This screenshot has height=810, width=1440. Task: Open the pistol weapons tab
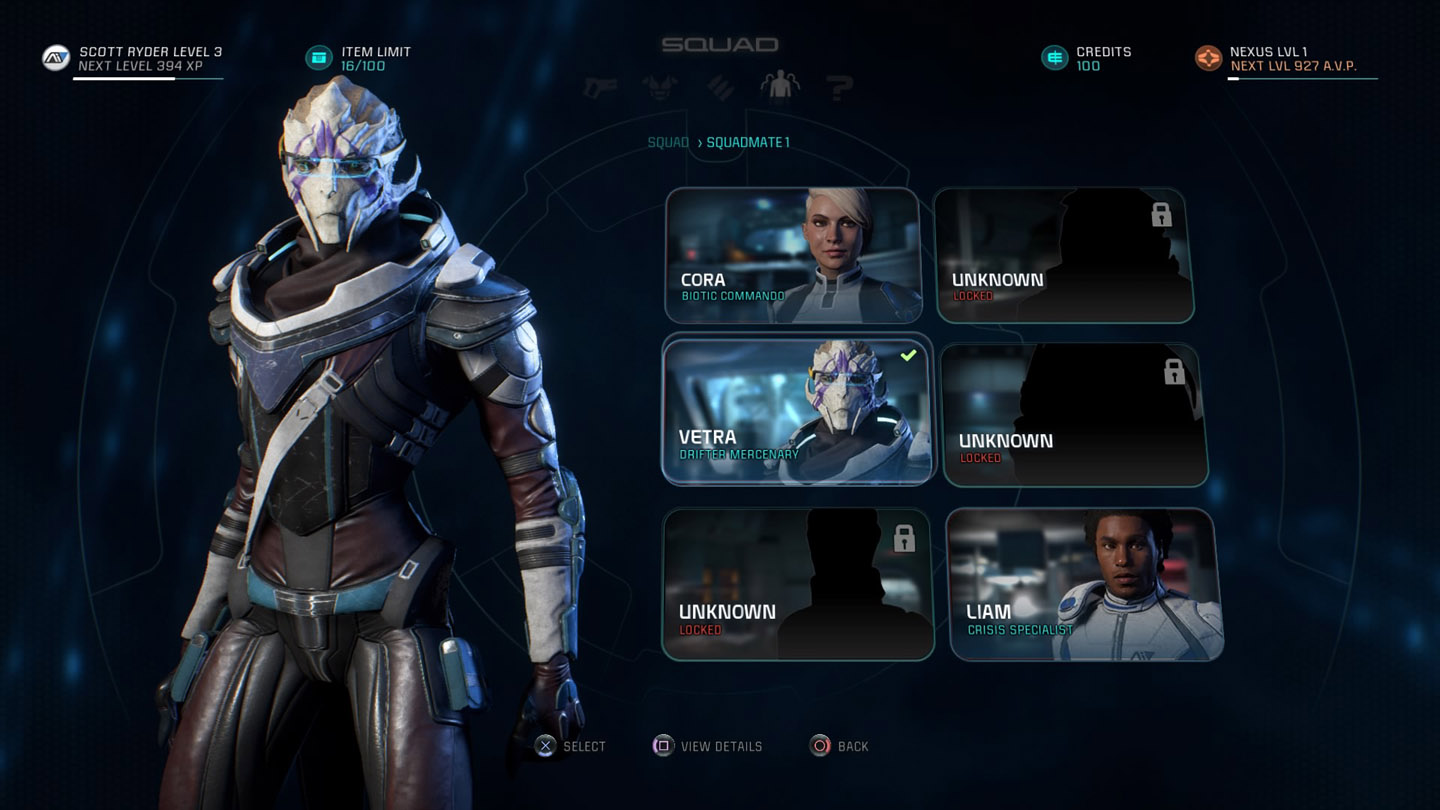(x=601, y=88)
